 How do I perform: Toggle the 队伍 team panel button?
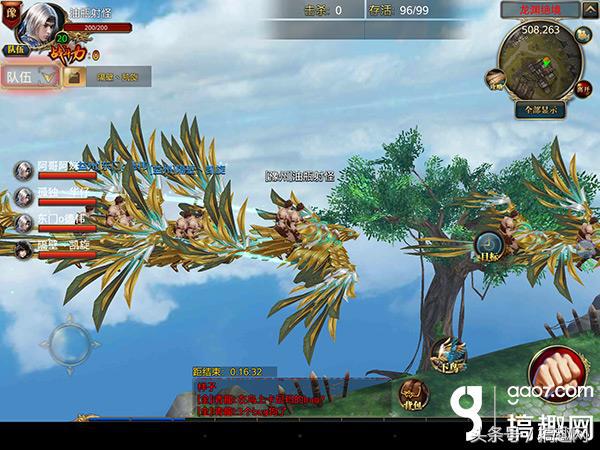pos(27,76)
